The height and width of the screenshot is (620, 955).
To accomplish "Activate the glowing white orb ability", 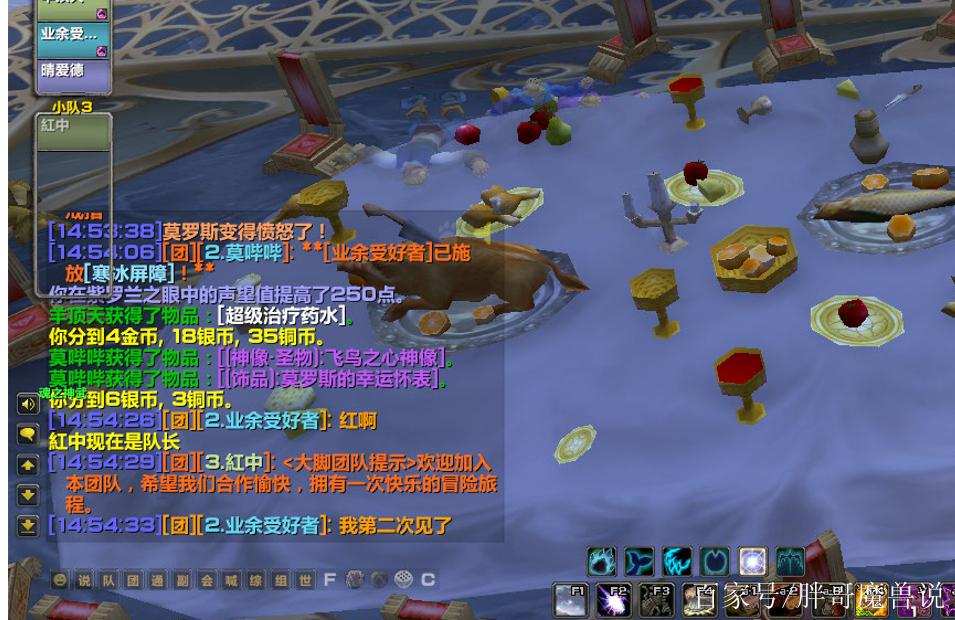I will click(x=752, y=562).
